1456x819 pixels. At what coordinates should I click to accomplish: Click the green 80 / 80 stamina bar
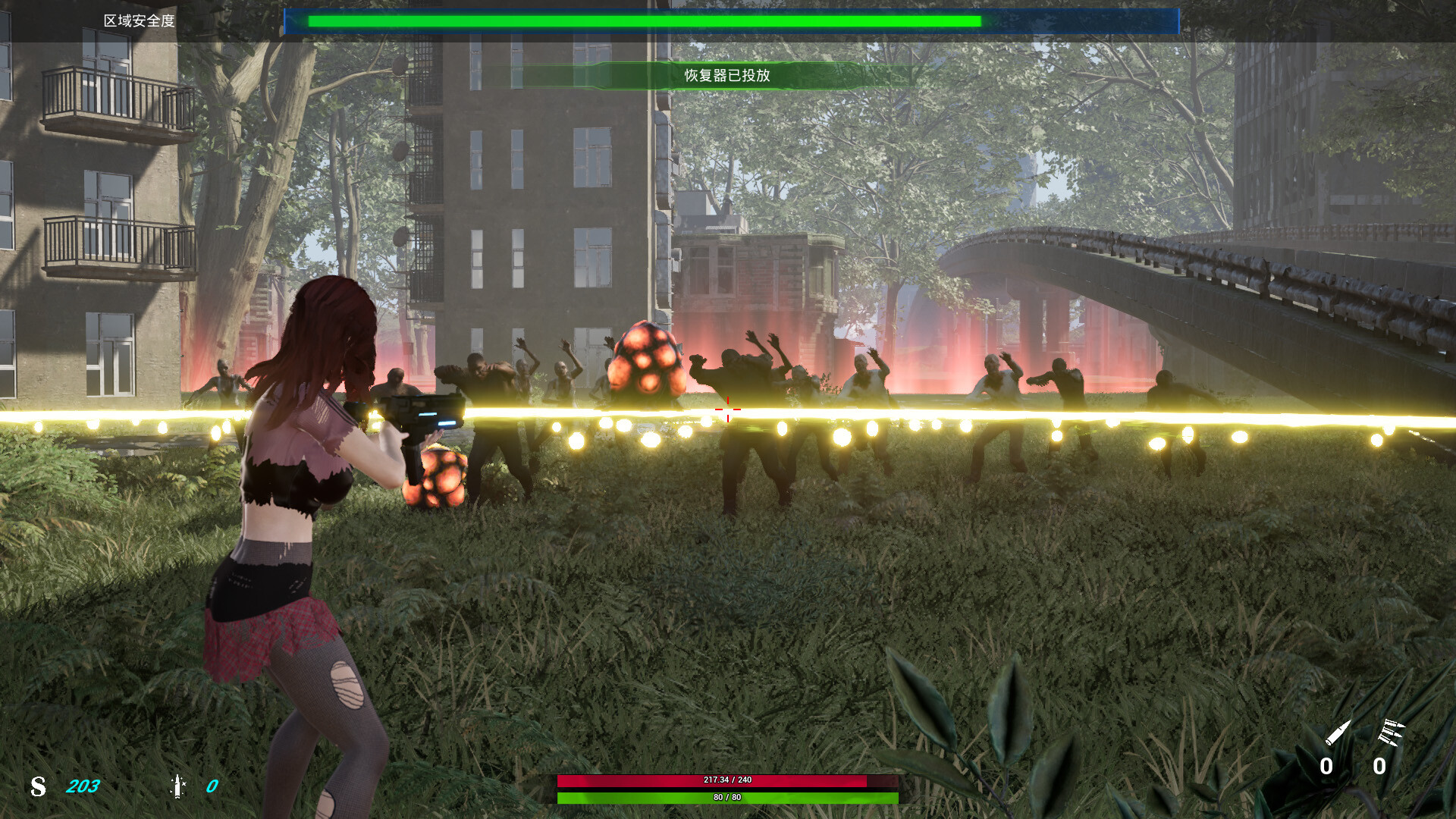coord(726,797)
